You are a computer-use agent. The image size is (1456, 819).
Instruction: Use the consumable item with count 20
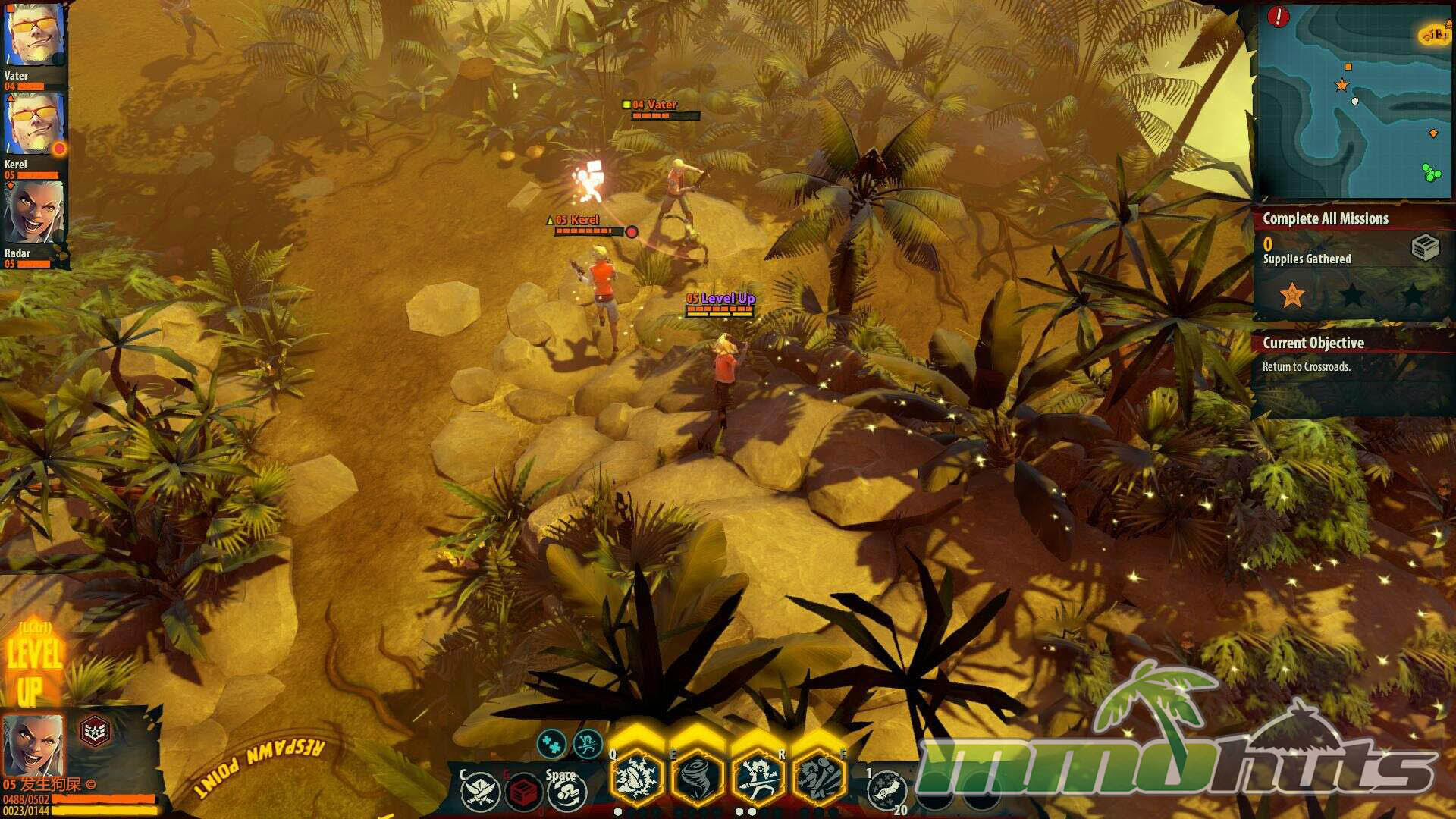[x=886, y=791]
